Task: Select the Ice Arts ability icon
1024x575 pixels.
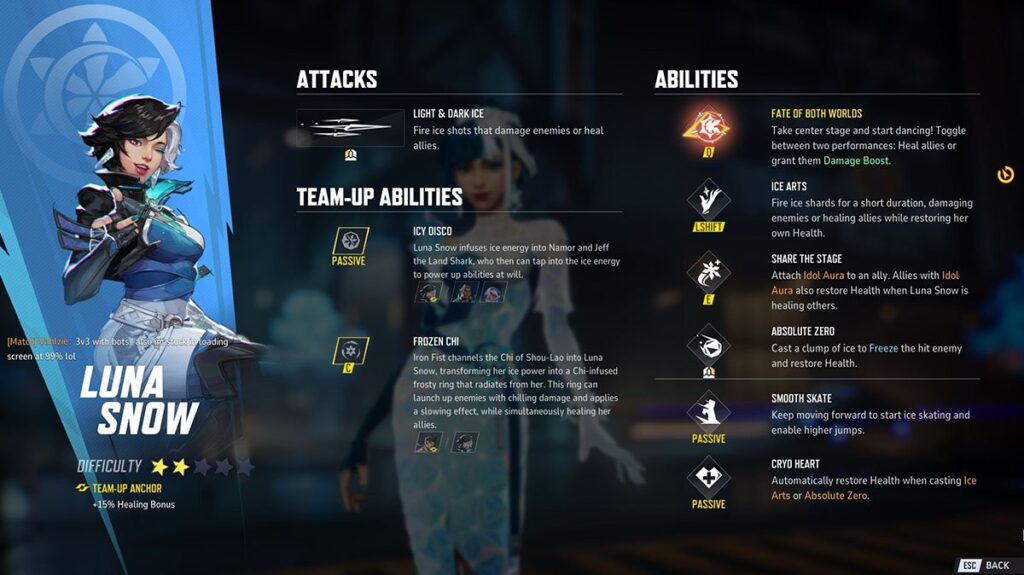Action: tap(708, 198)
